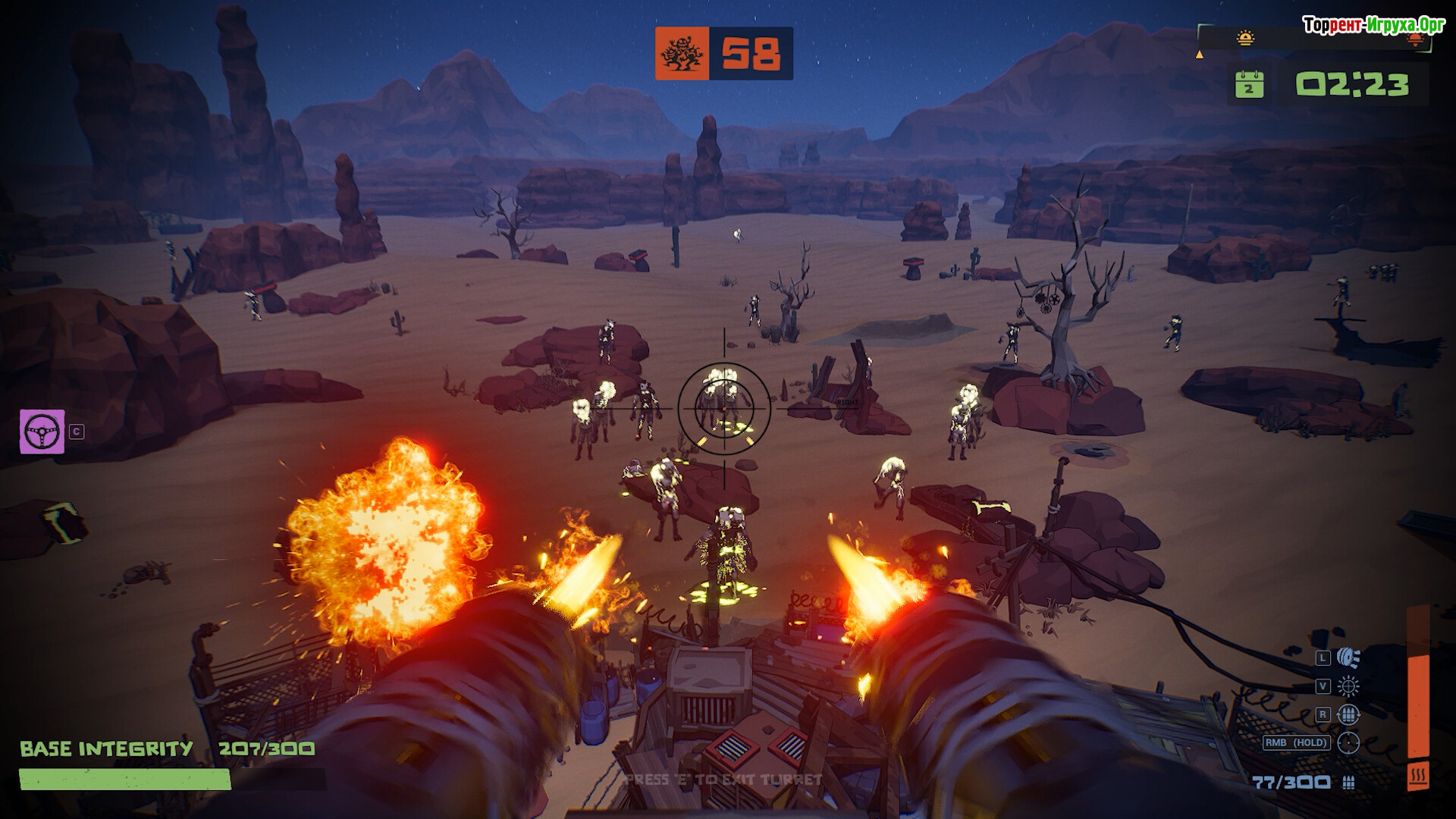Click the green day calendar icon
Screen dimensions: 1456x819
pos(1249,84)
